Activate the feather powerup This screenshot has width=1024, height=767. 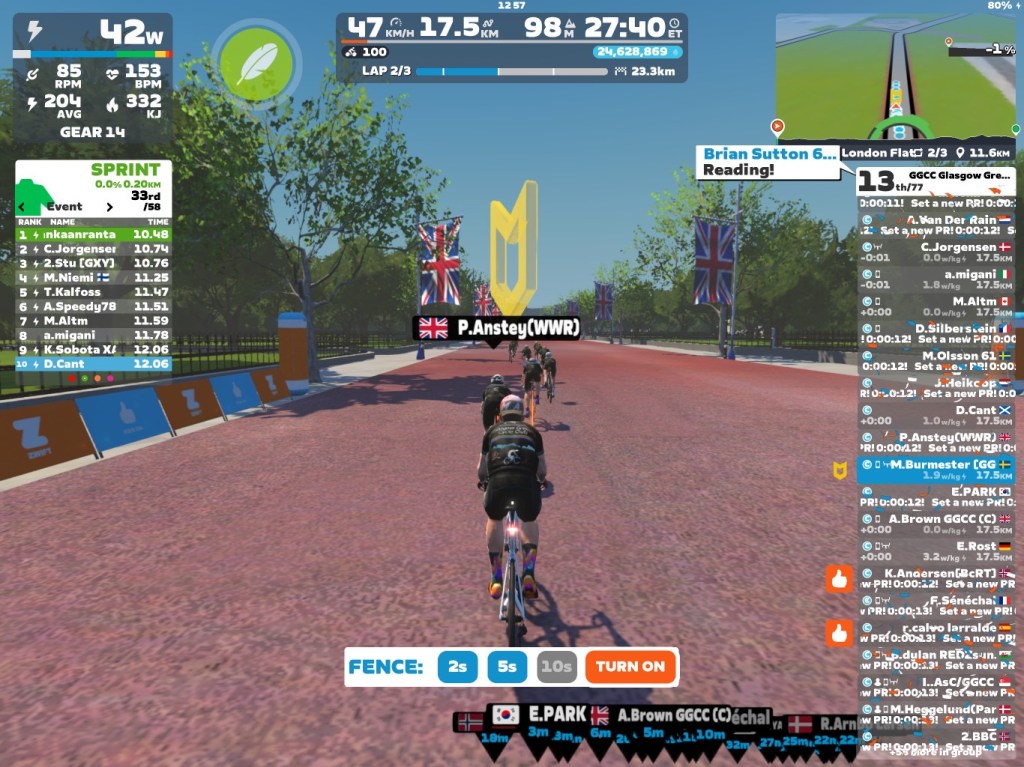pos(256,63)
